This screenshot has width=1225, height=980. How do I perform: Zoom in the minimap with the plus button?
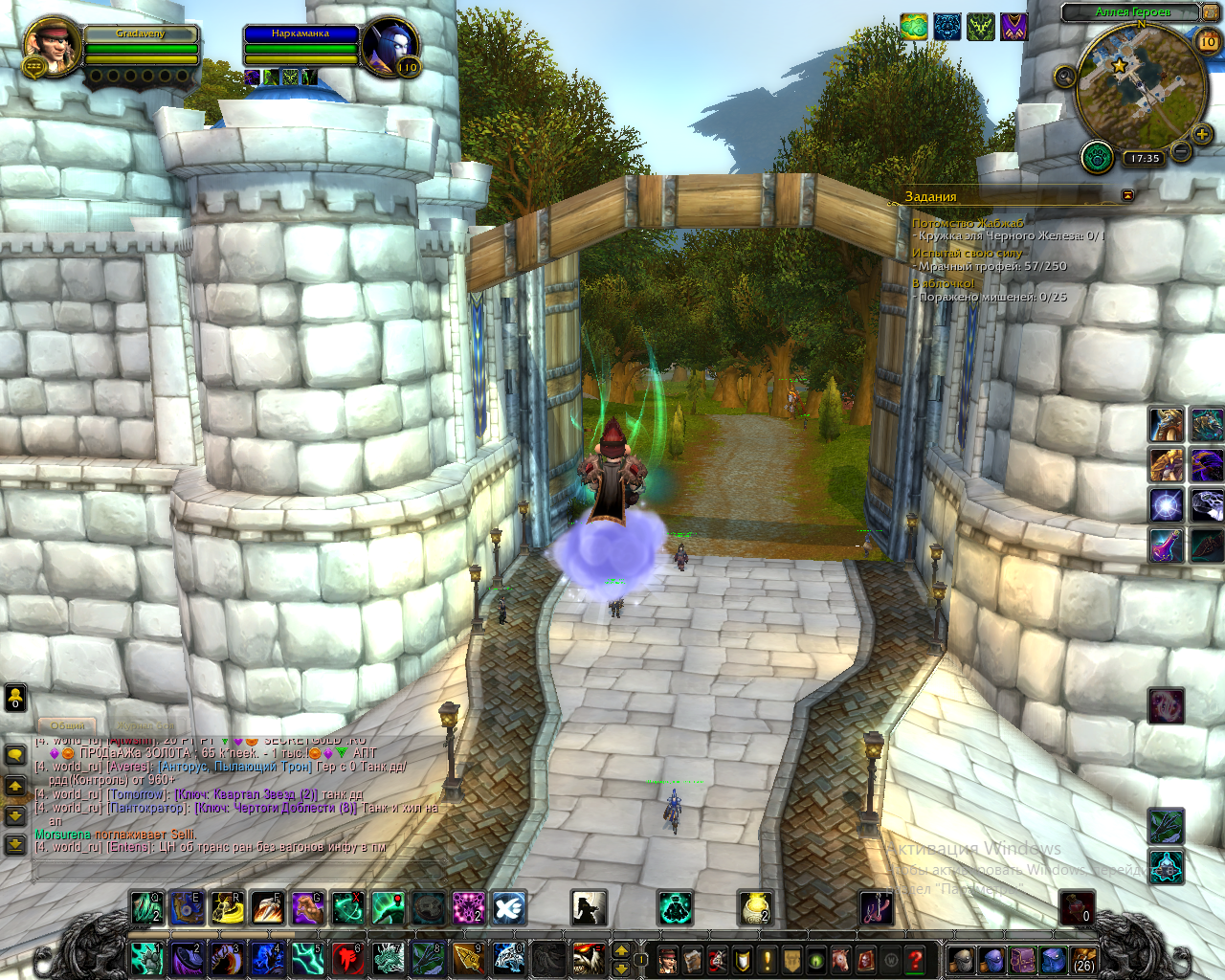(x=1202, y=135)
